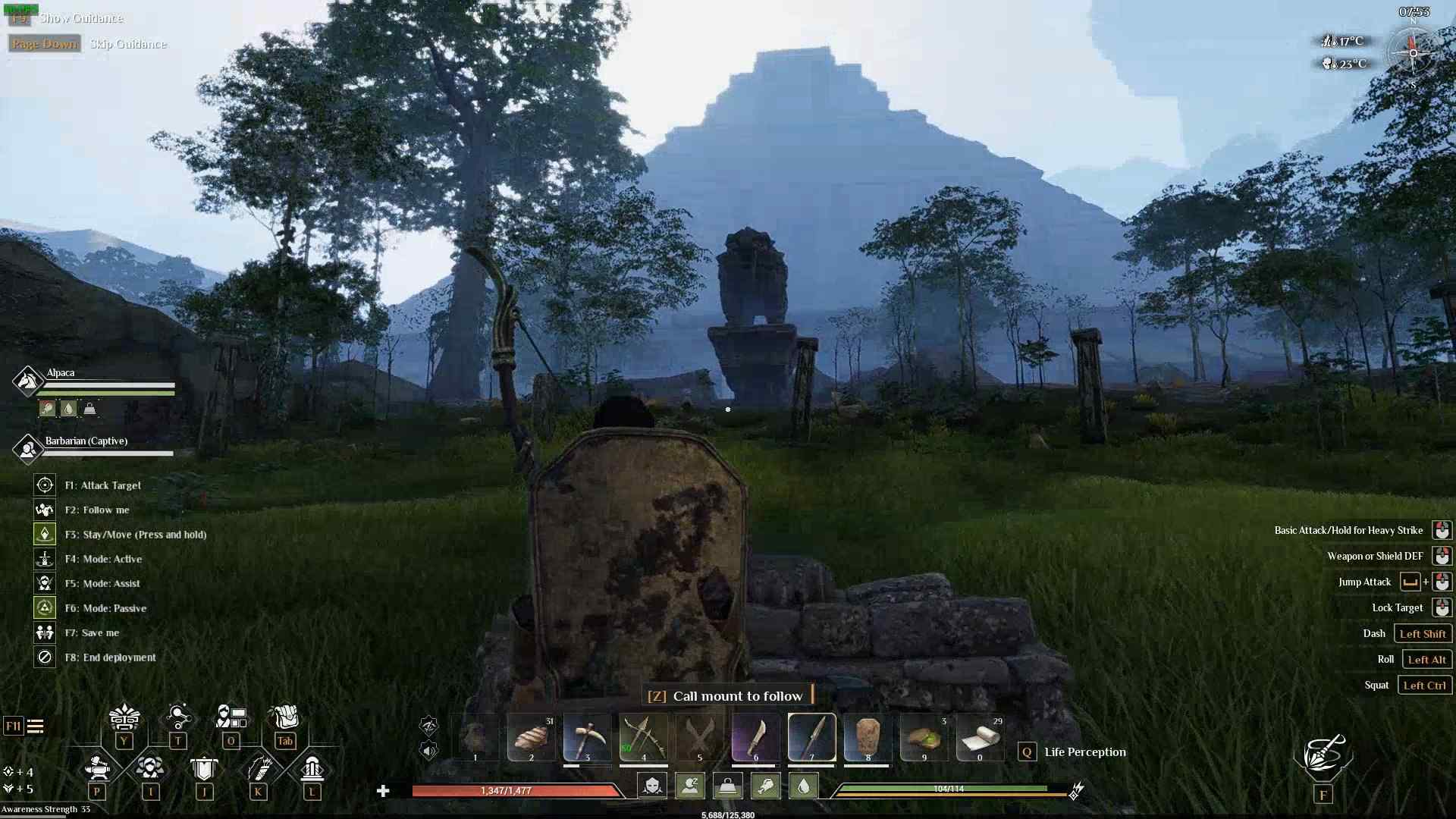This screenshot has width=1456, height=819.
Task: Set the Barbarian to Mode: Passive
Action: 44,607
